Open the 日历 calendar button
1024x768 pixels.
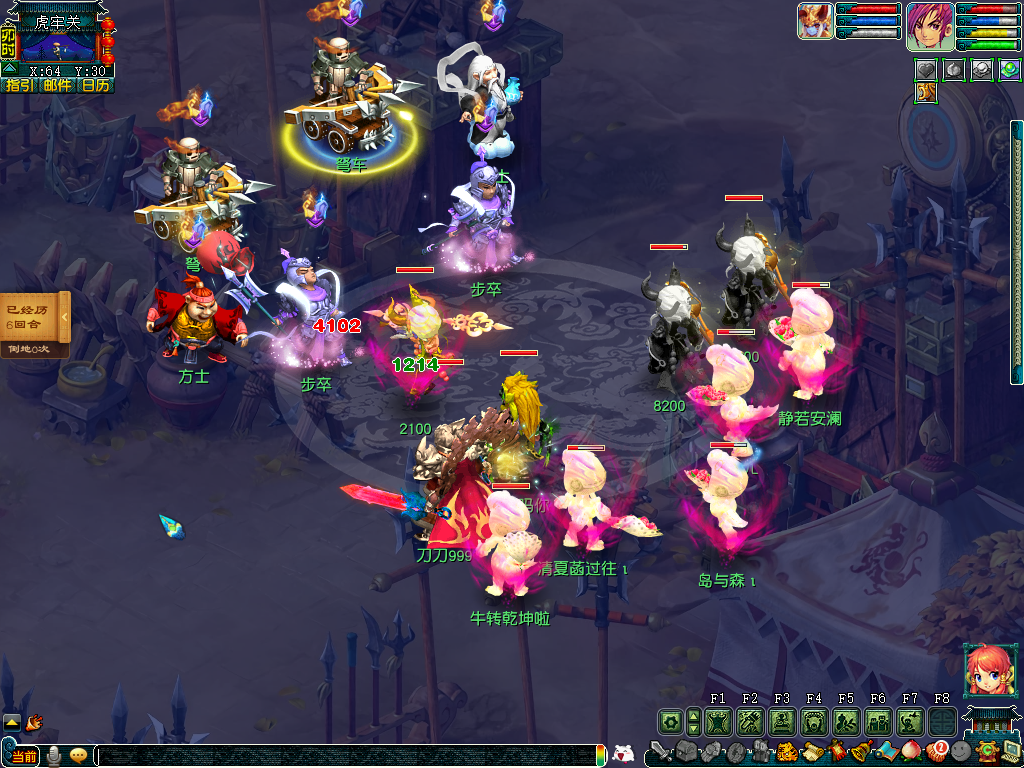point(96,86)
